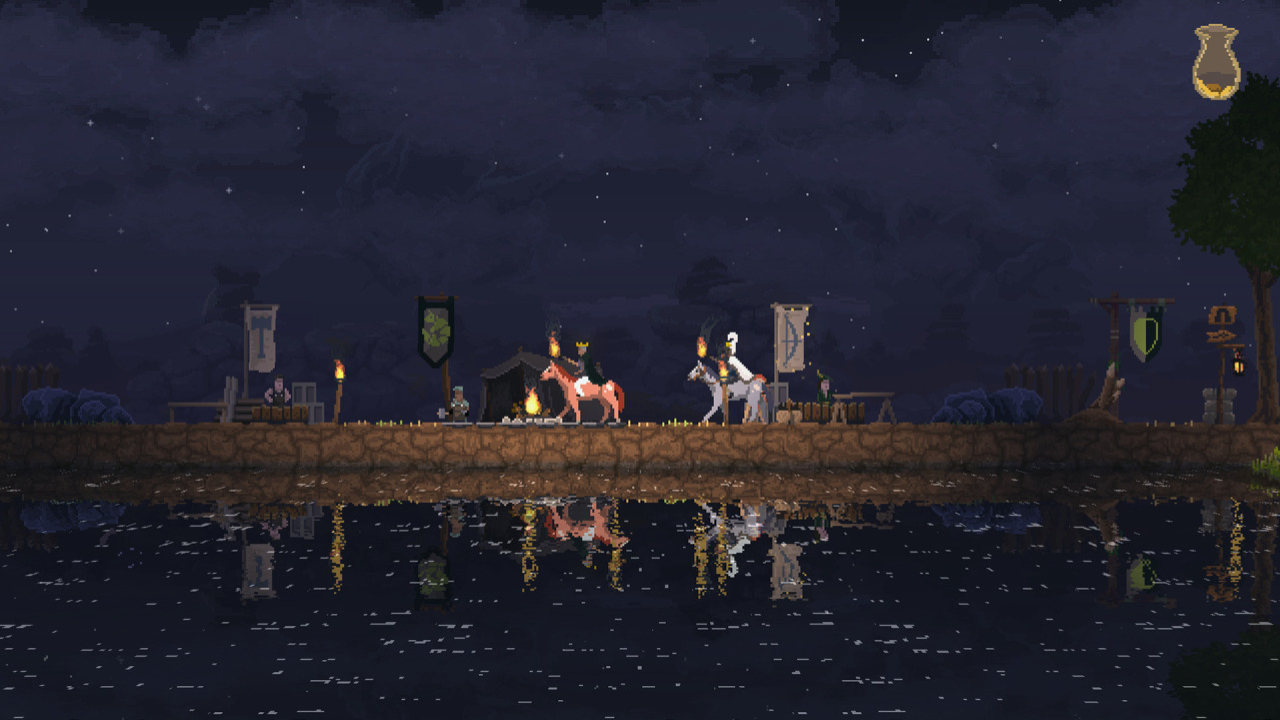Click the burning torch near the tool vendor

point(338,372)
